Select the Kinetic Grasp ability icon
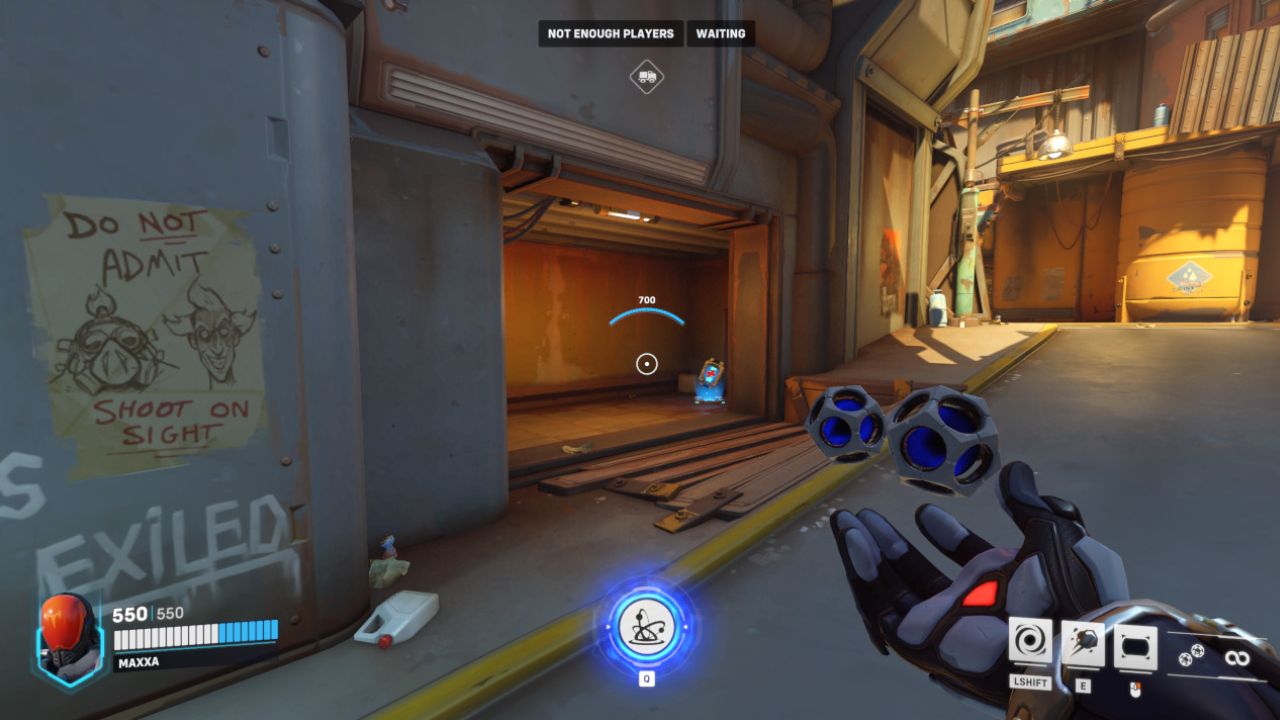 pos(1030,641)
